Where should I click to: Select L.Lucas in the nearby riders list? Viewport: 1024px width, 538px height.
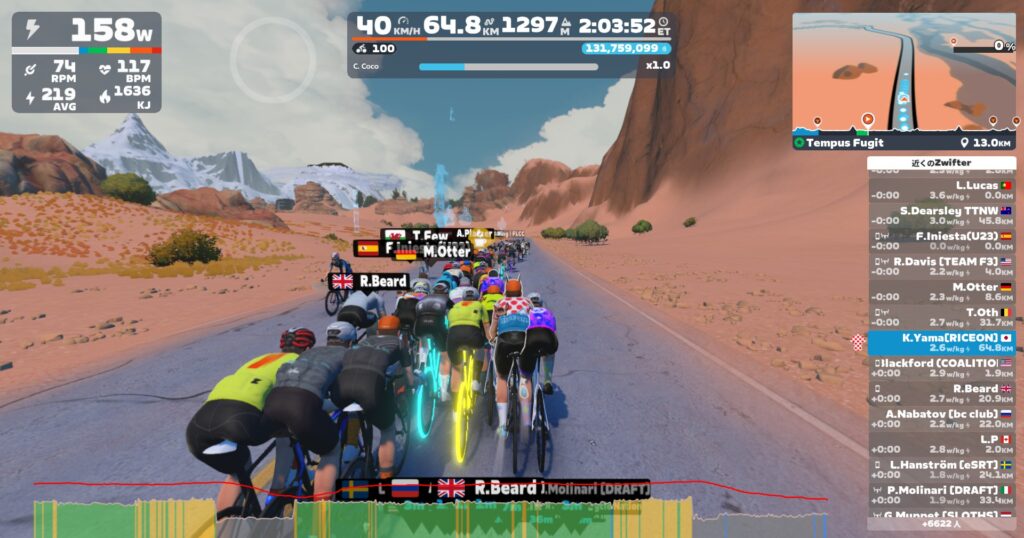941,190
